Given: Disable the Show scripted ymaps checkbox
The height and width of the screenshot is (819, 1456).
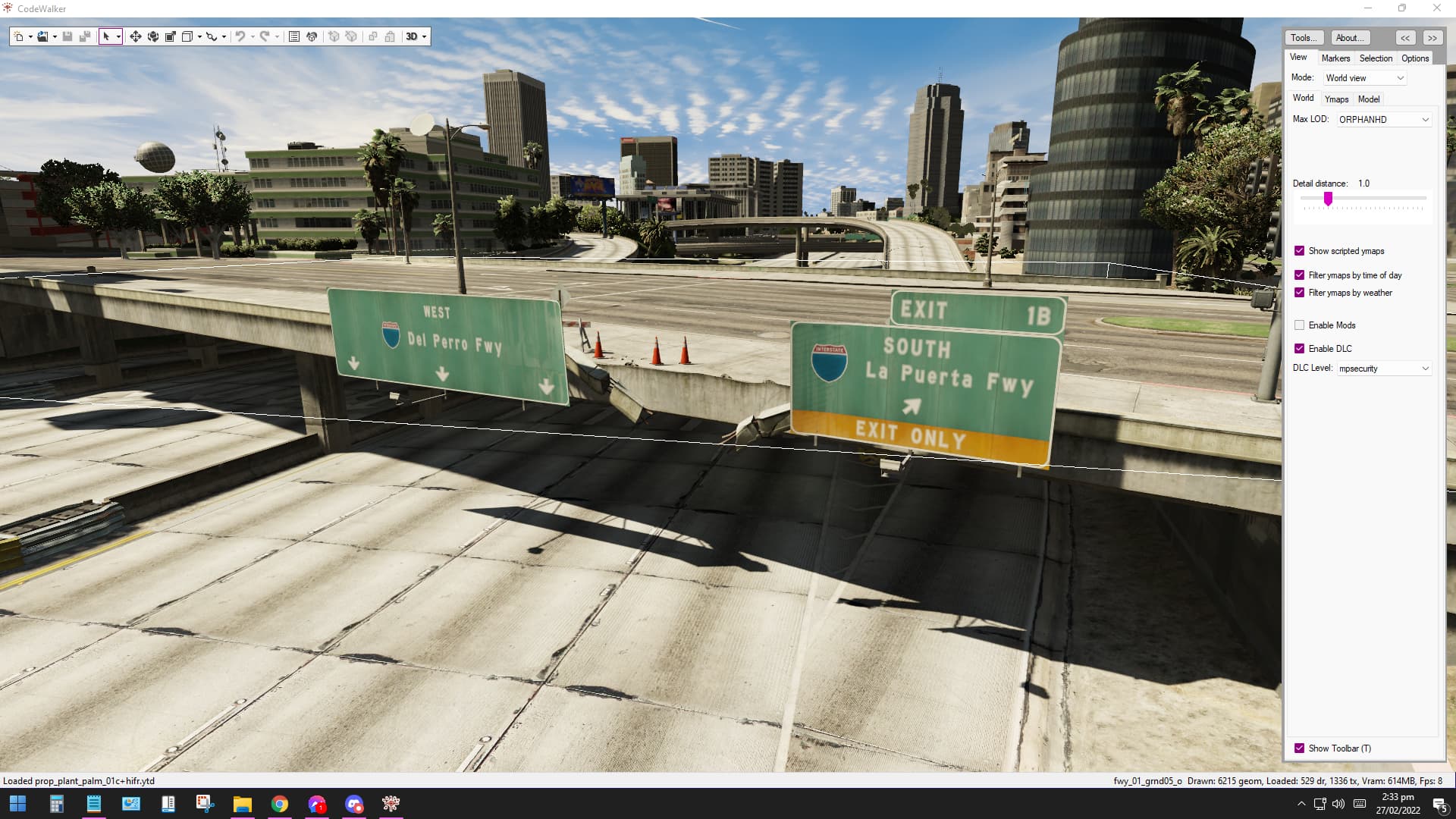Looking at the screenshot, I should pos(1300,250).
